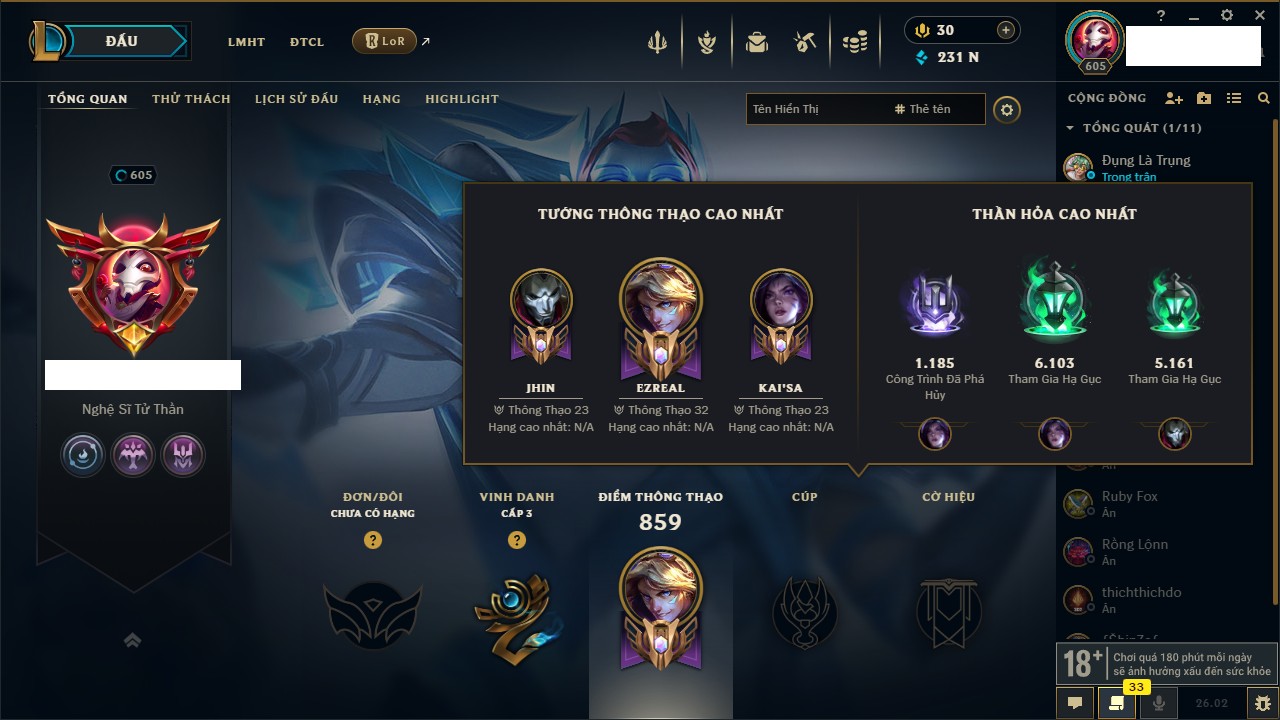Screen dimensions: 1280x720
Task: Click the ĐẤU play button
Action: click(121, 41)
